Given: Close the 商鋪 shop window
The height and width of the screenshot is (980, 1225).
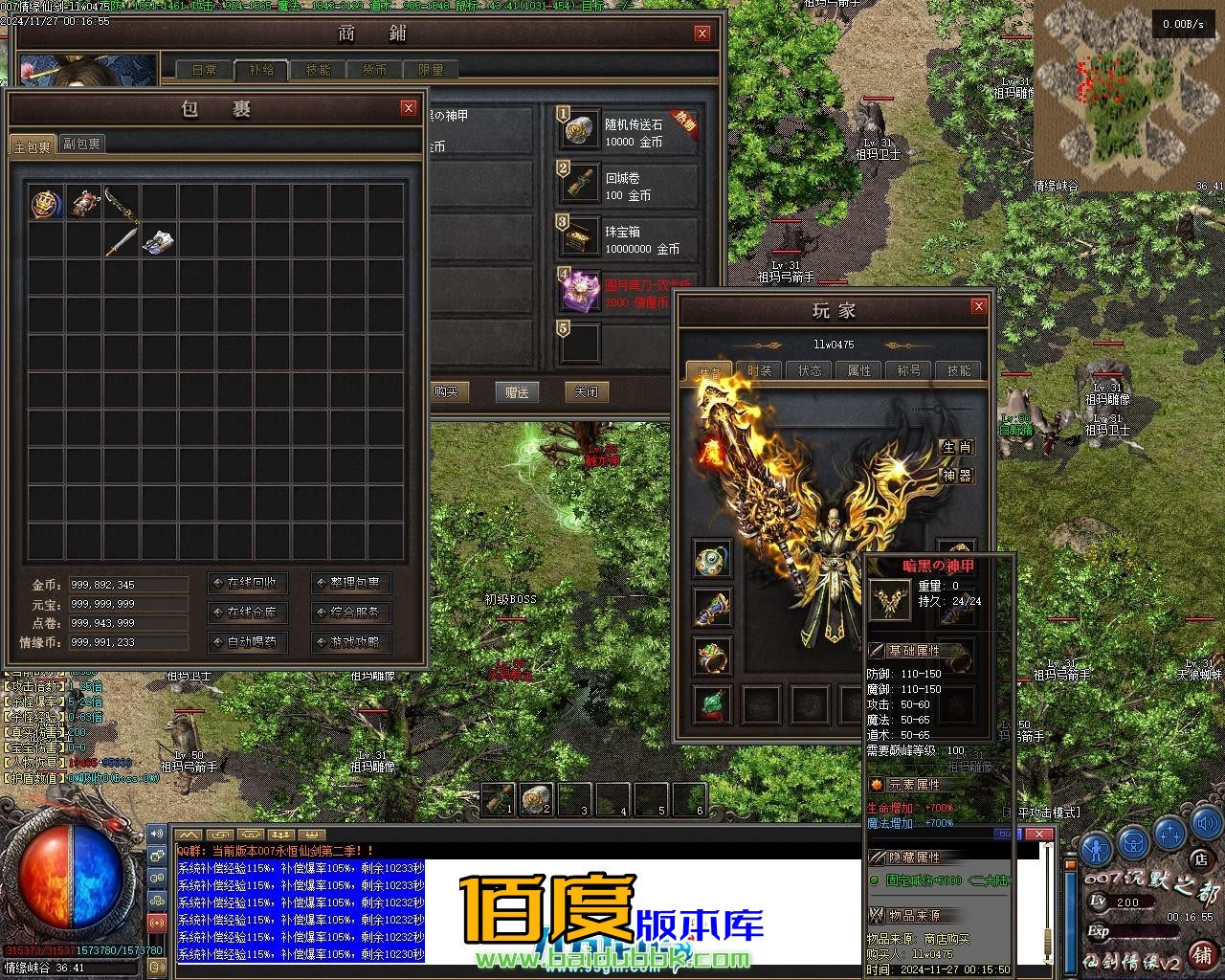Looking at the screenshot, I should [x=702, y=33].
